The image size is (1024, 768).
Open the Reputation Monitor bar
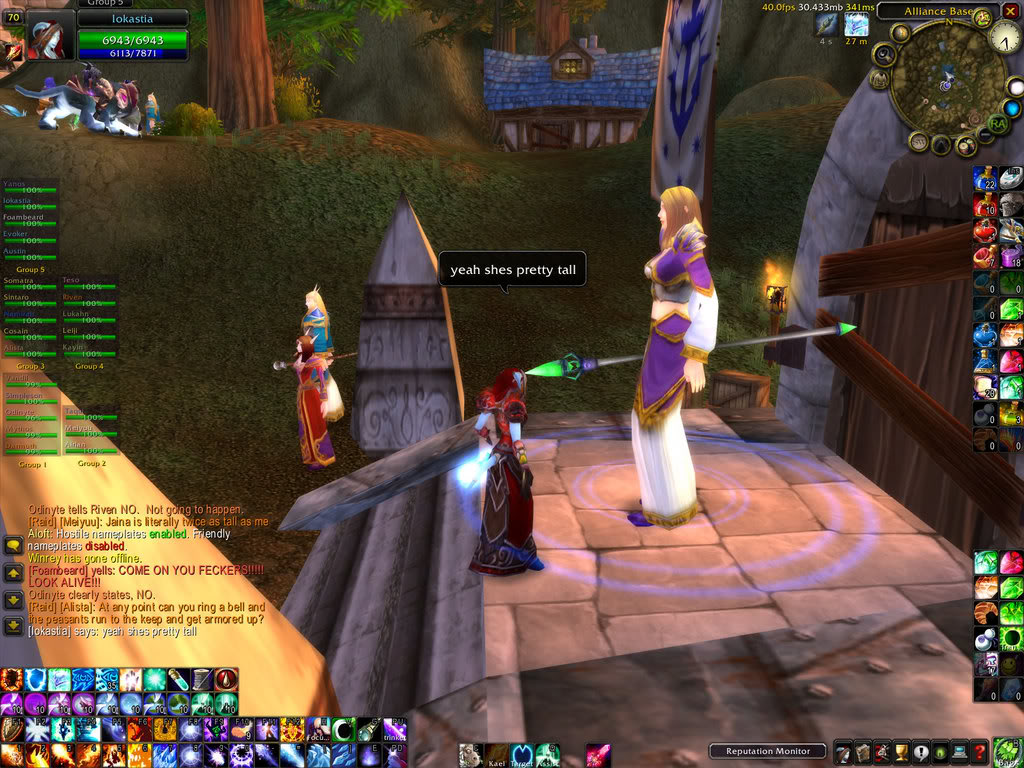click(767, 750)
